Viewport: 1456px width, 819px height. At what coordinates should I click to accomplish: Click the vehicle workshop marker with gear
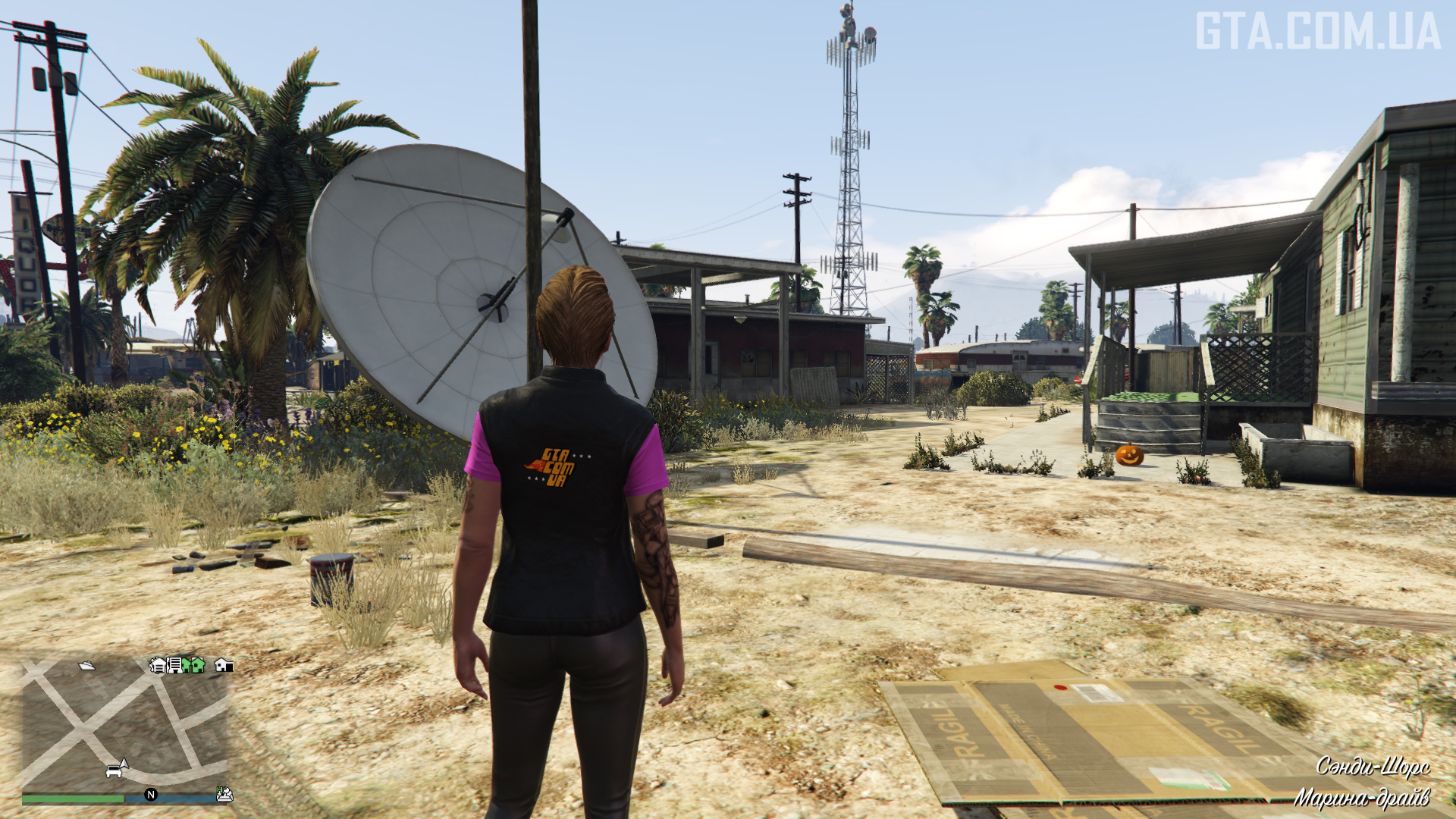pyautogui.click(x=158, y=665)
